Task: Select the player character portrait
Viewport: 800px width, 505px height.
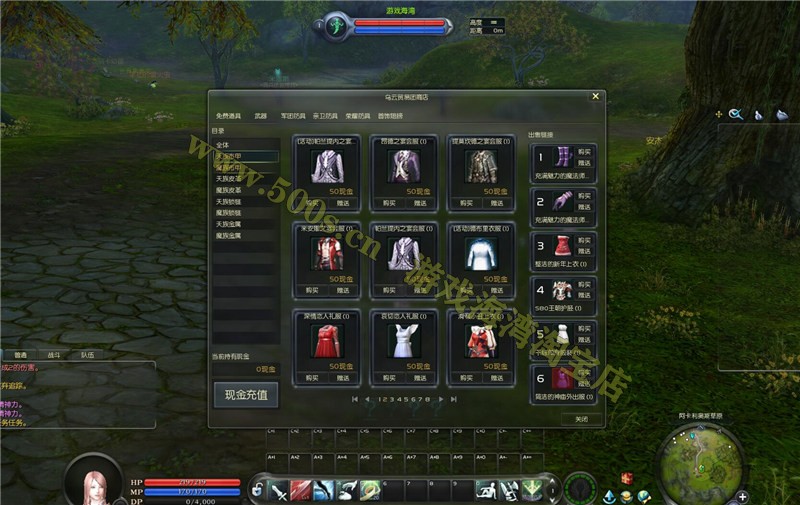Action: click(x=94, y=485)
